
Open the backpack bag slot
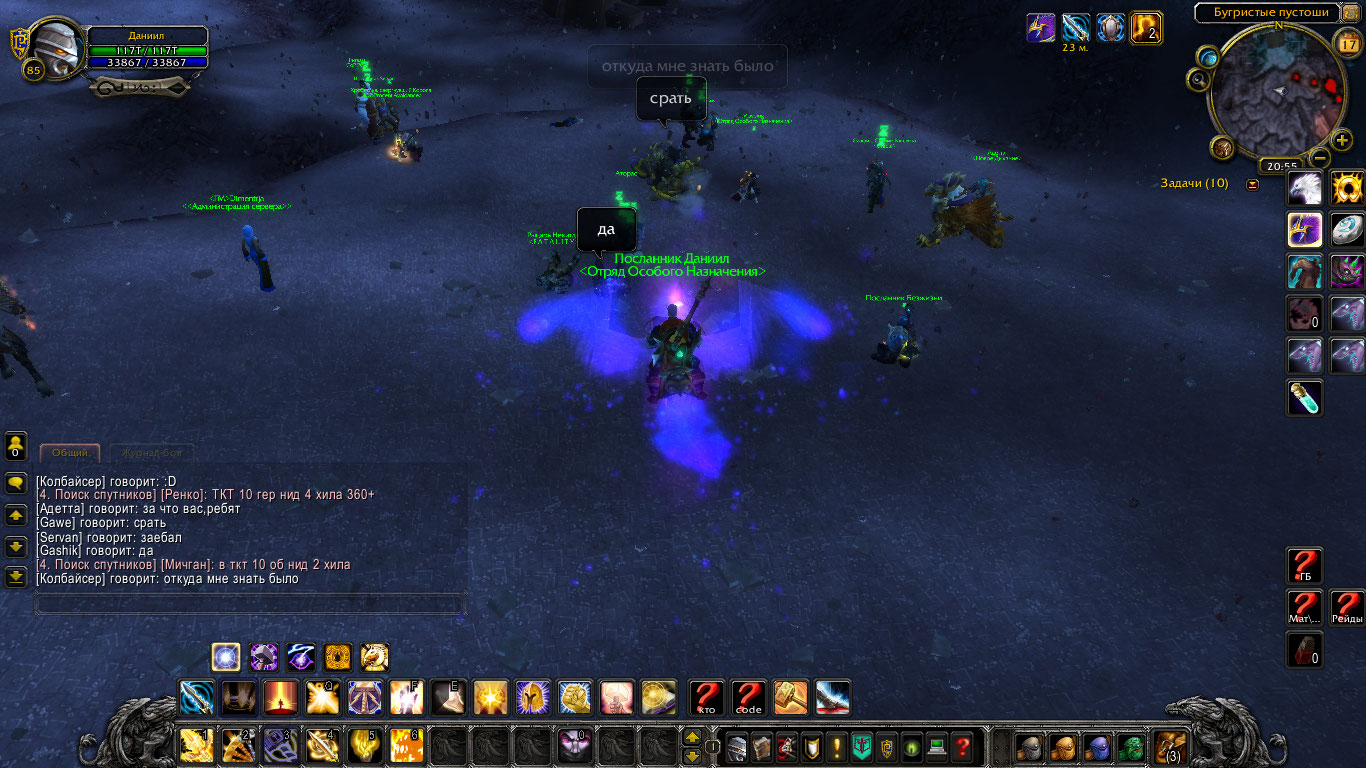1169,747
